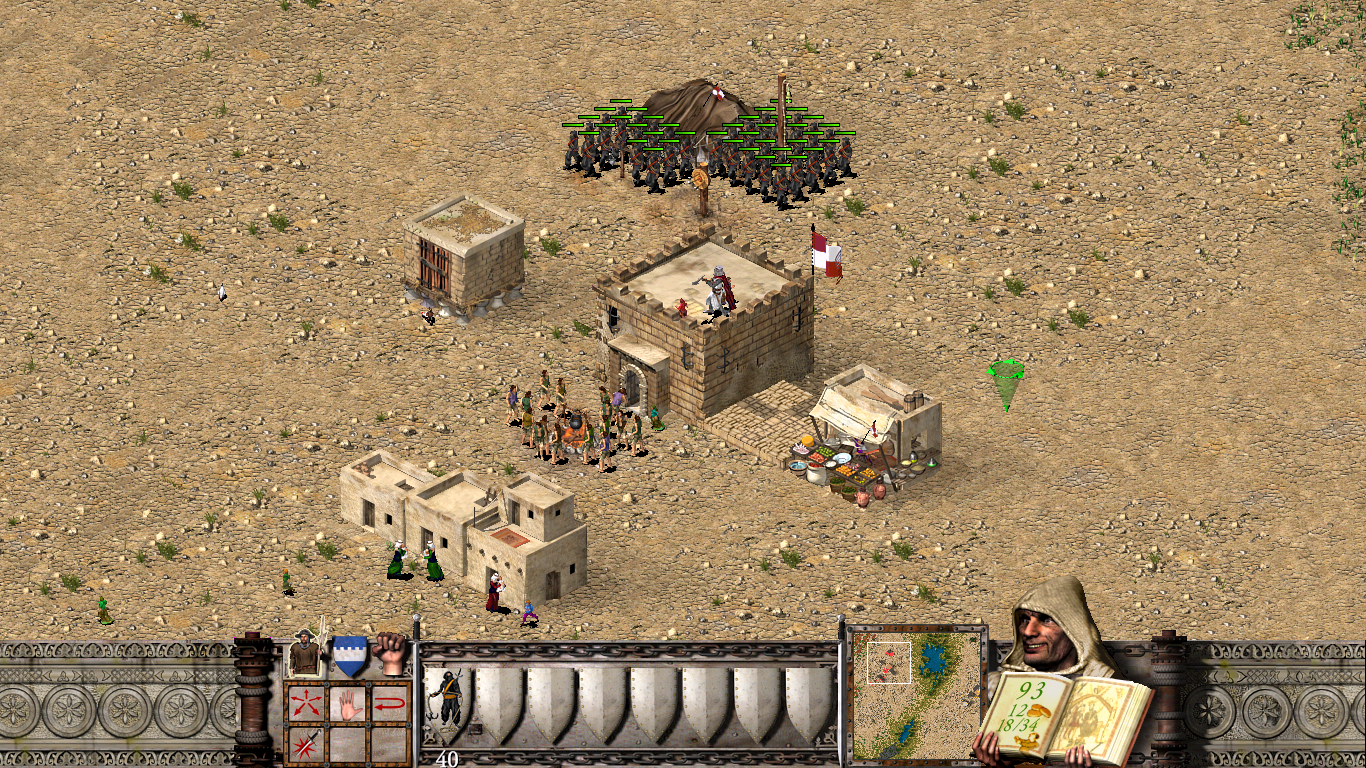Choose the blue shield defensive stance
1366x768 pixels.
[x=349, y=655]
